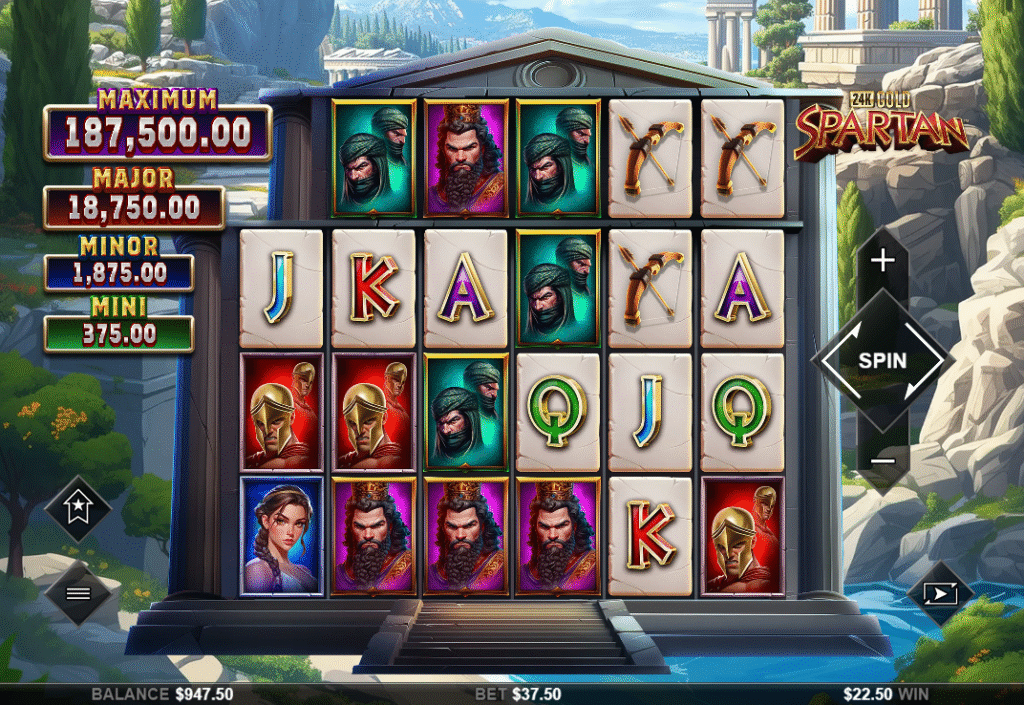Open the hamburger menu

[78, 592]
